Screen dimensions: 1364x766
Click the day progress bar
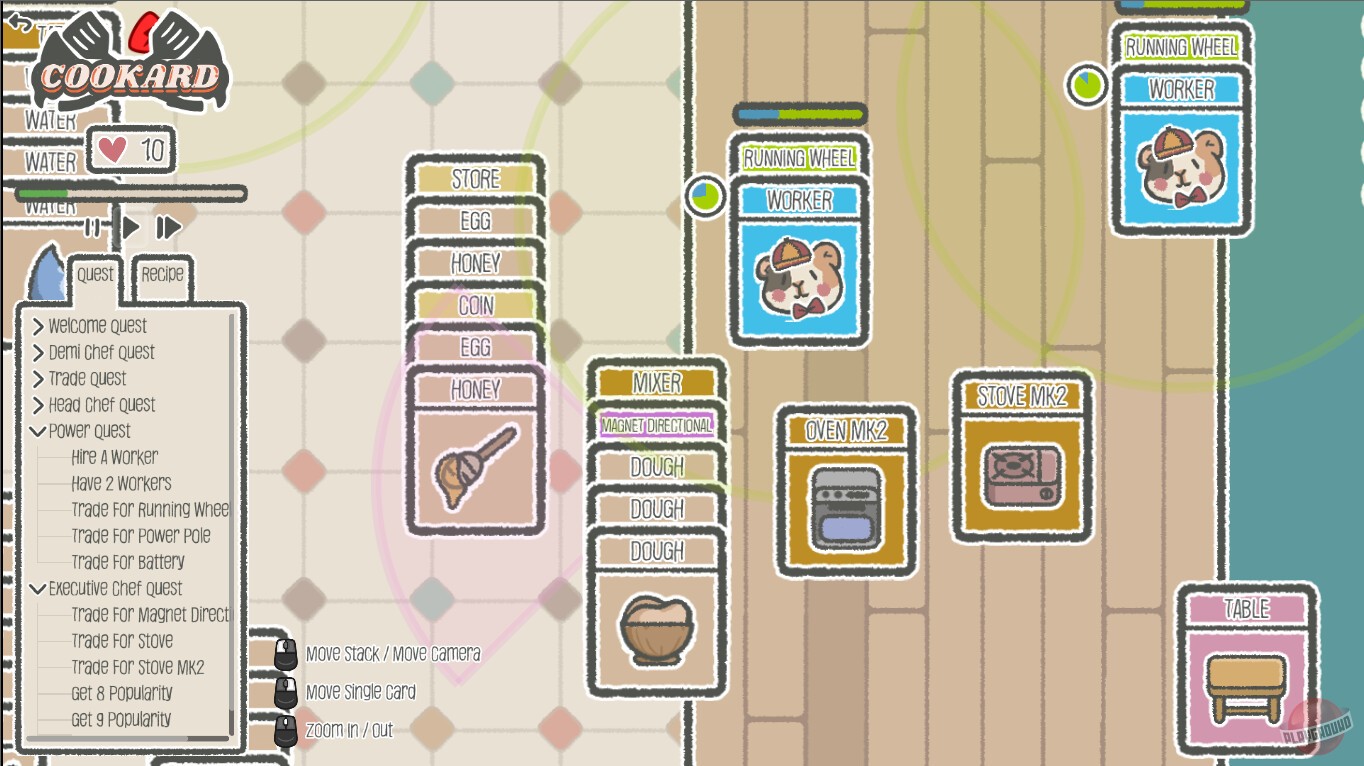130,193
